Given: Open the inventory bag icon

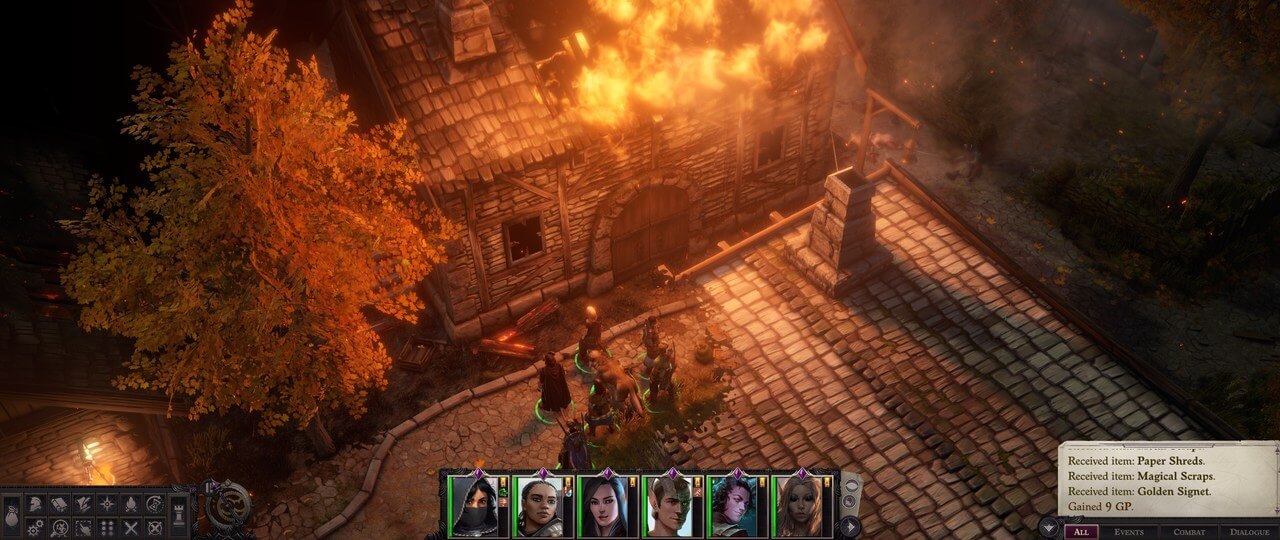Looking at the screenshot, I should coord(10,516).
